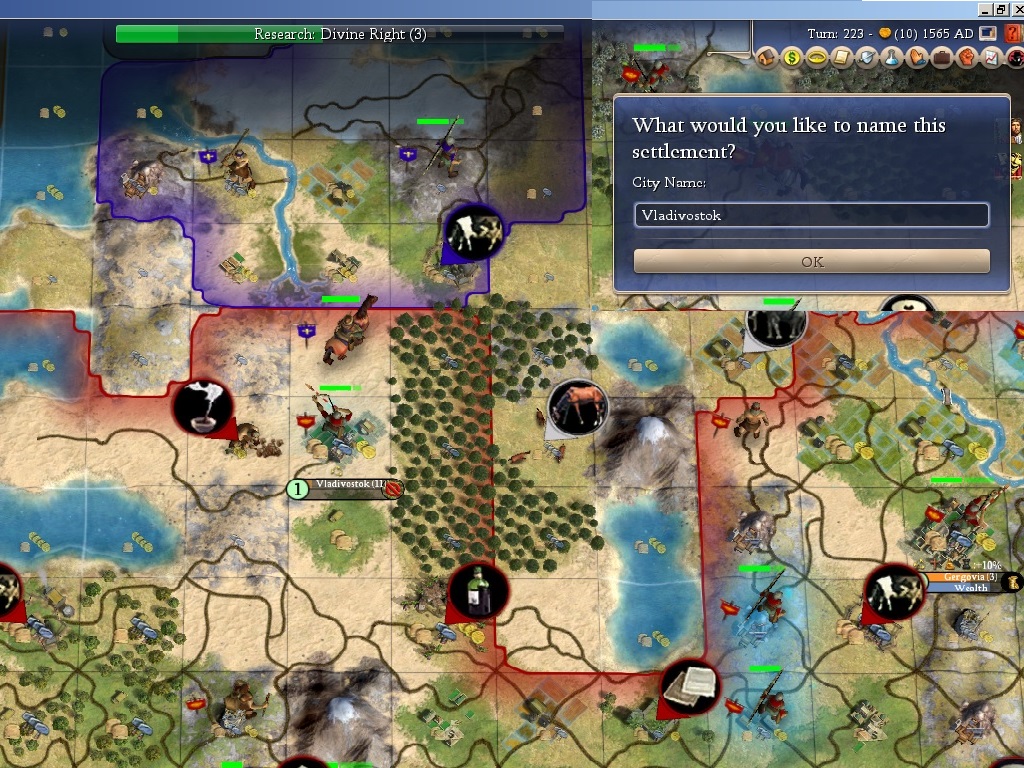Open the Victory Conditions fist icon
The height and width of the screenshot is (768, 1024).
(x=966, y=57)
